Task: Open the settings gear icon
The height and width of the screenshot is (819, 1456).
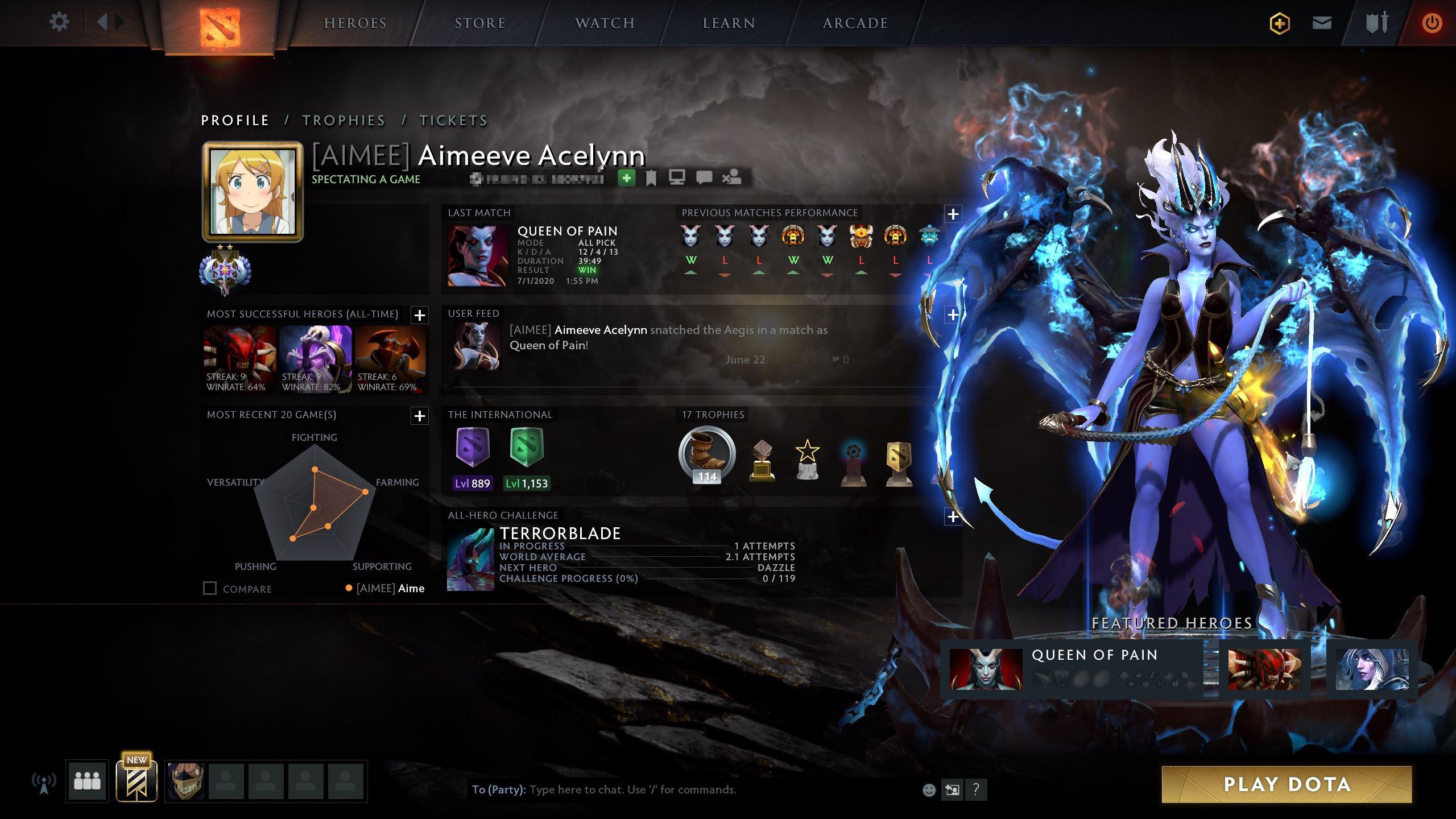Action: click(x=59, y=23)
